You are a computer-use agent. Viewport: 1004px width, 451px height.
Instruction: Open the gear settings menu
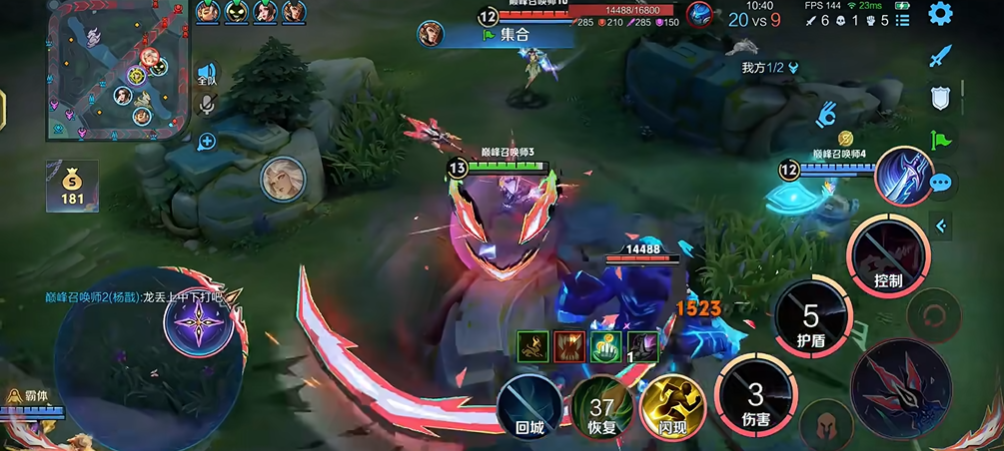point(940,14)
